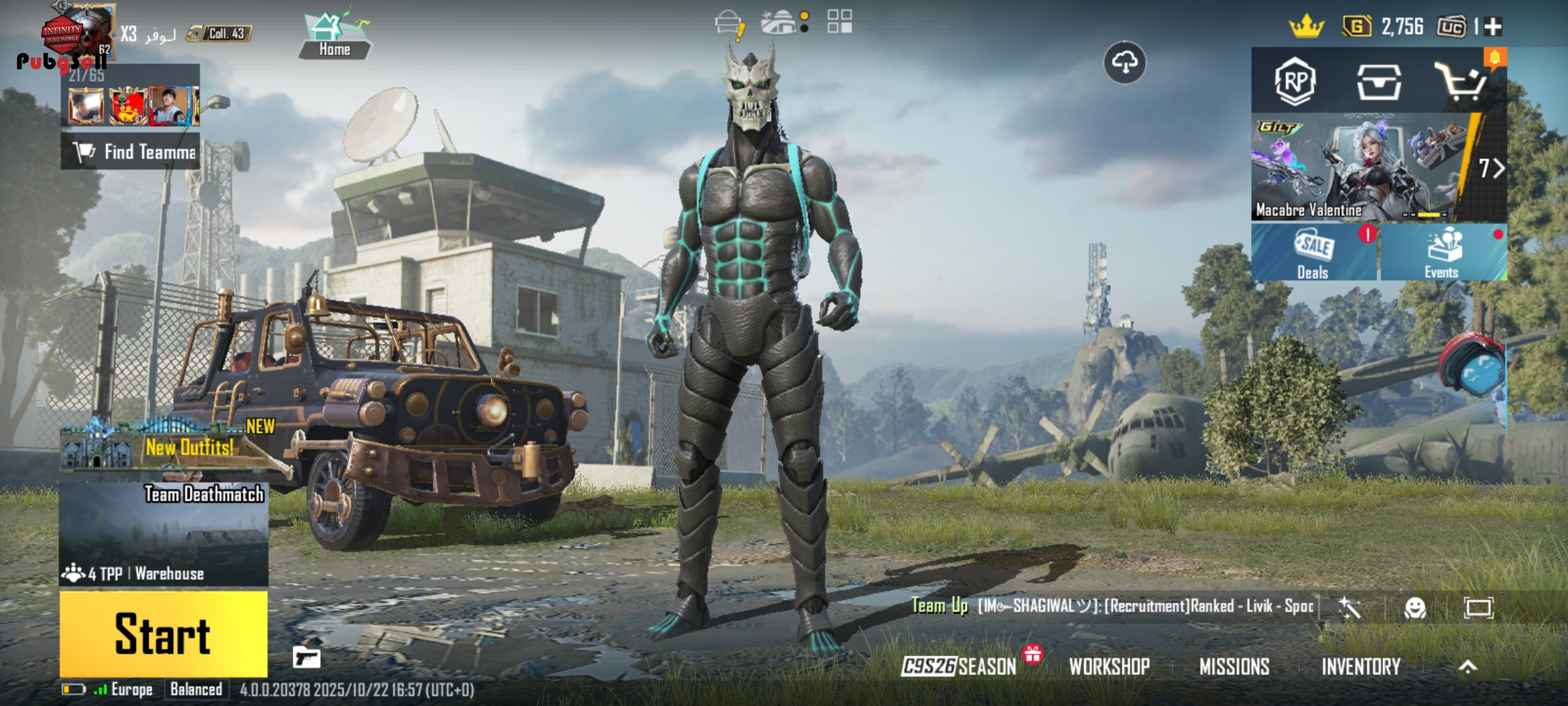The width and height of the screenshot is (1568, 706).
Task: Open the C9S26 Season menu
Action: point(959,666)
